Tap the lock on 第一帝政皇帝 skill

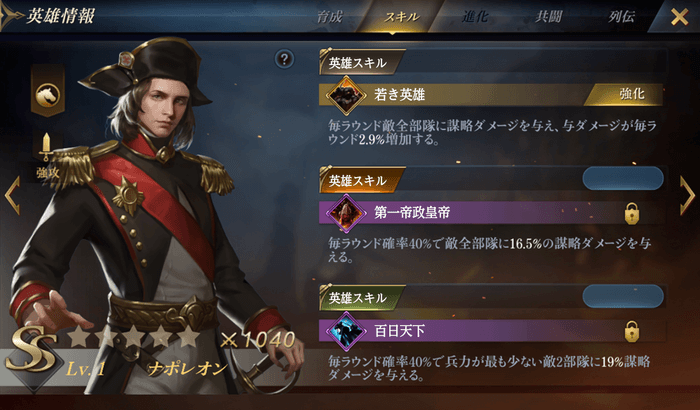point(632,213)
